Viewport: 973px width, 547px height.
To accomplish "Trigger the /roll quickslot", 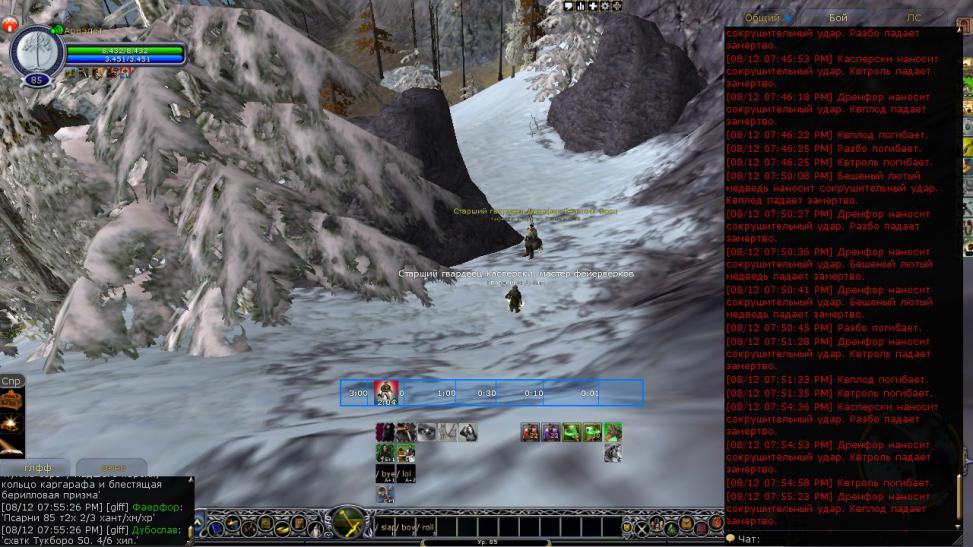I will (428, 526).
